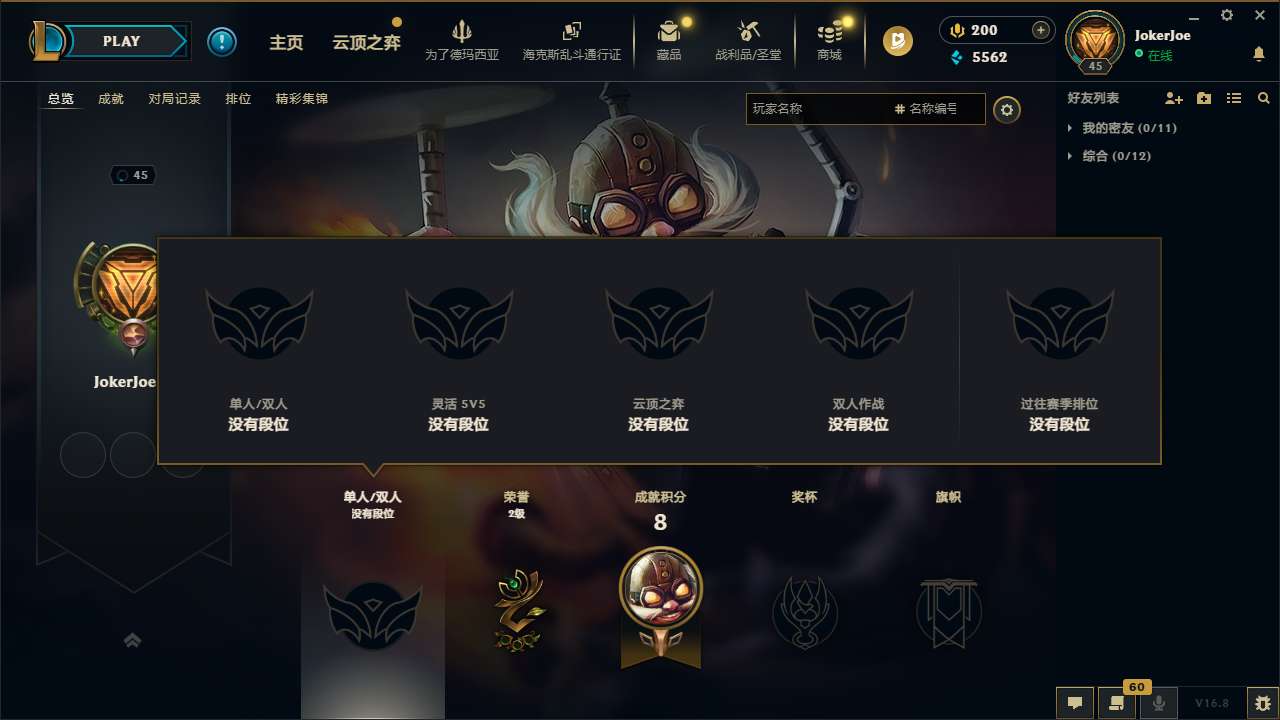Open missions via the scroll icon with 60 badge
This screenshot has height=720, width=1280.
click(x=1117, y=703)
